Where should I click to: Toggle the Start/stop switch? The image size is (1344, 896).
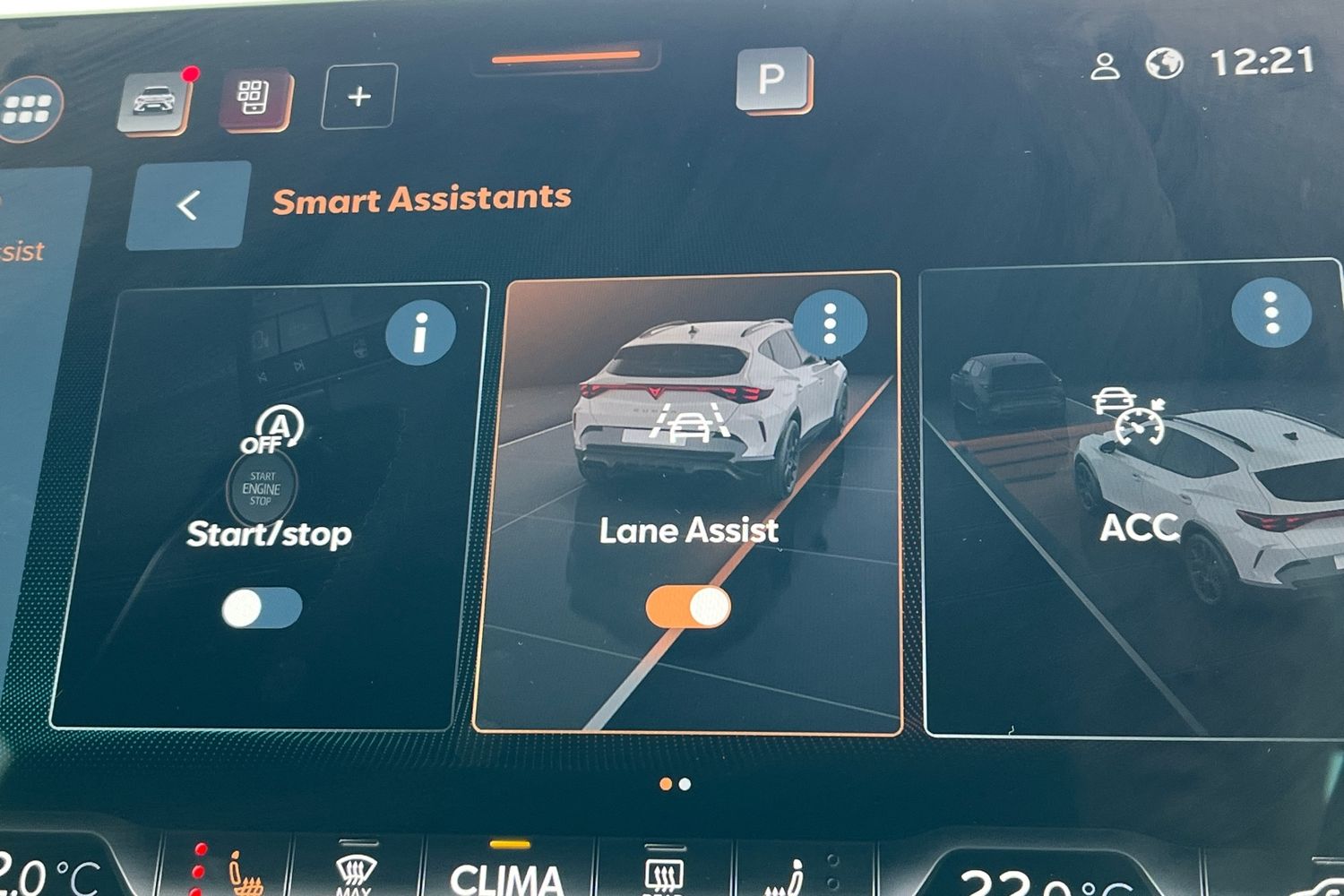point(262,608)
